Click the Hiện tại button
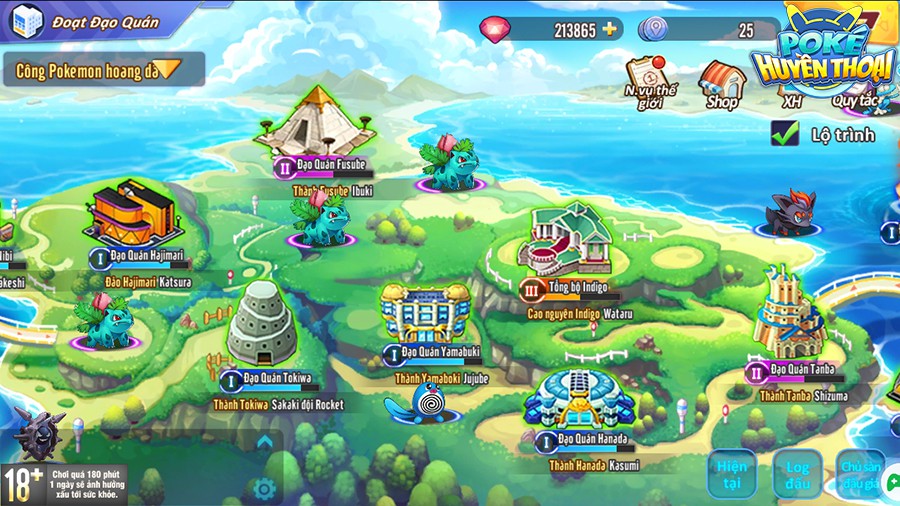The image size is (900, 506). 731,474
